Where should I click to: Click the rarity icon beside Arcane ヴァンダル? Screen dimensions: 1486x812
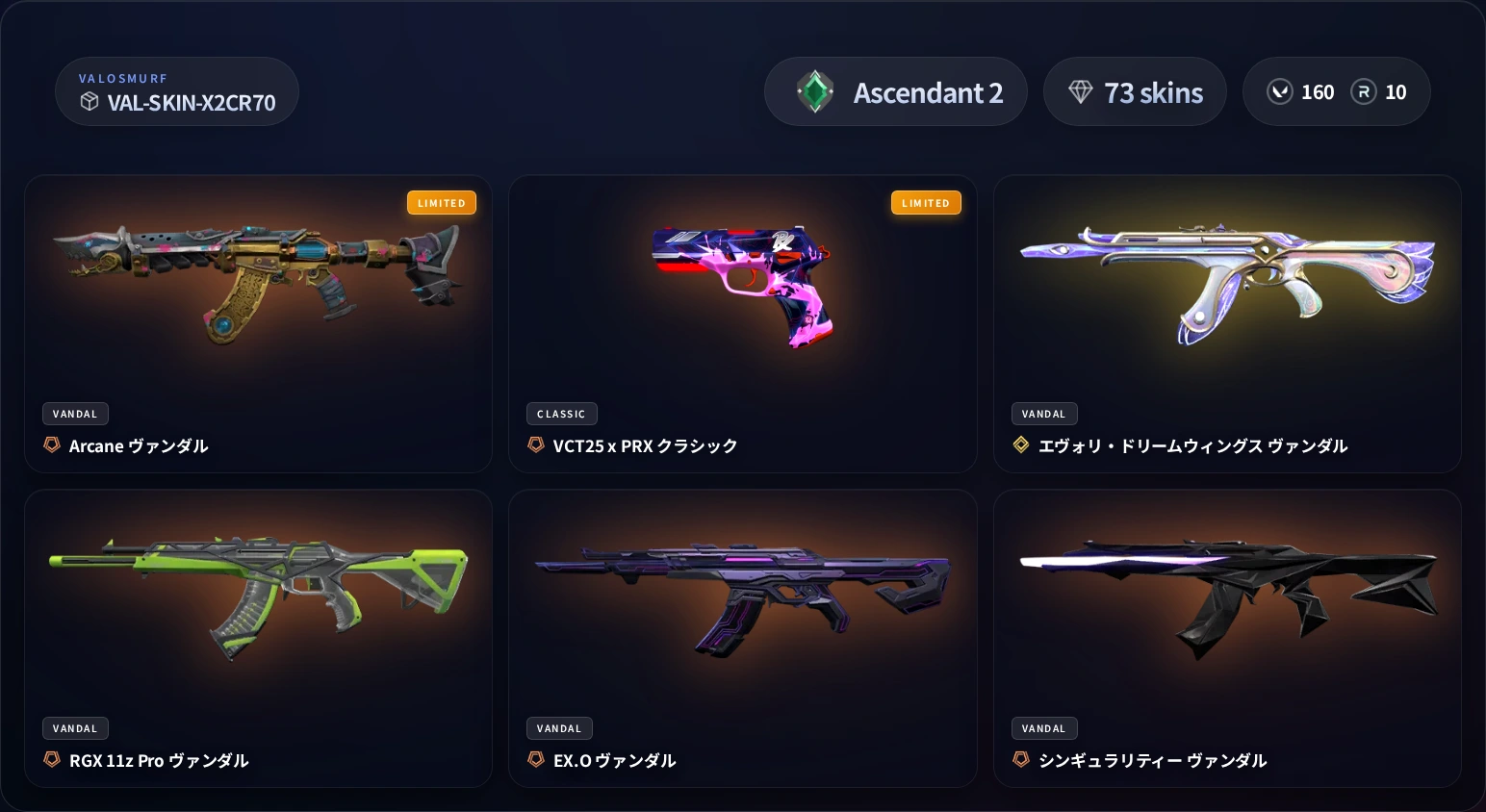51,445
